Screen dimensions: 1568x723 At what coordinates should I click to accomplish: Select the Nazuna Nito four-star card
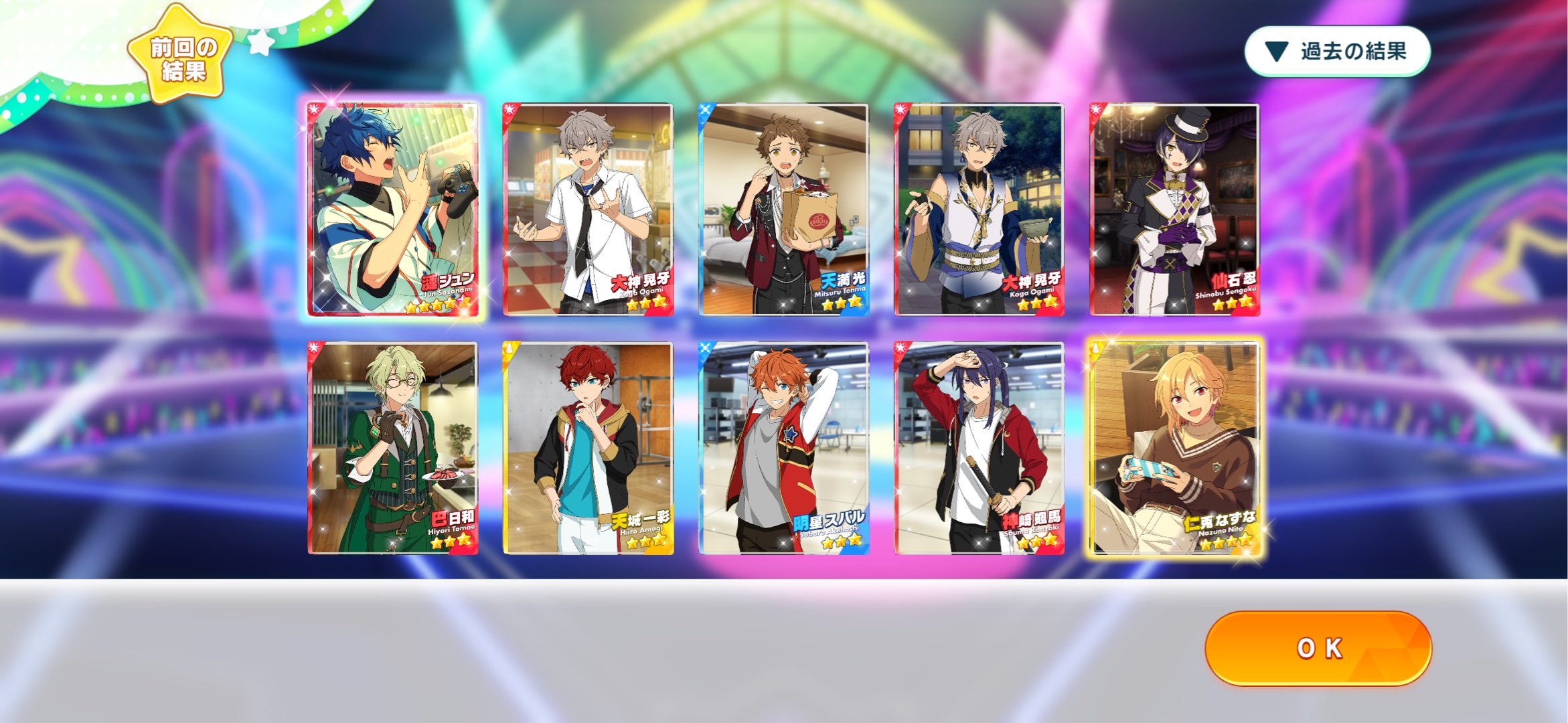(x=1174, y=447)
